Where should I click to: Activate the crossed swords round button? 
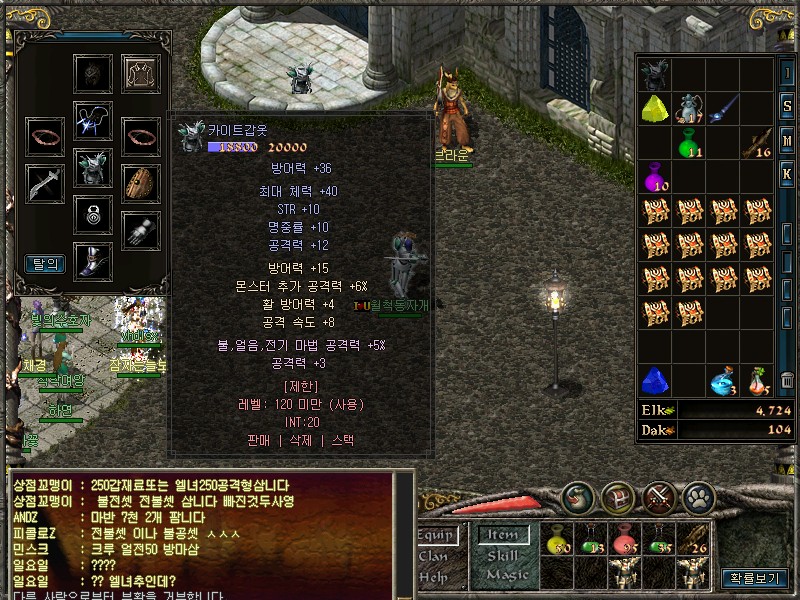(658, 497)
